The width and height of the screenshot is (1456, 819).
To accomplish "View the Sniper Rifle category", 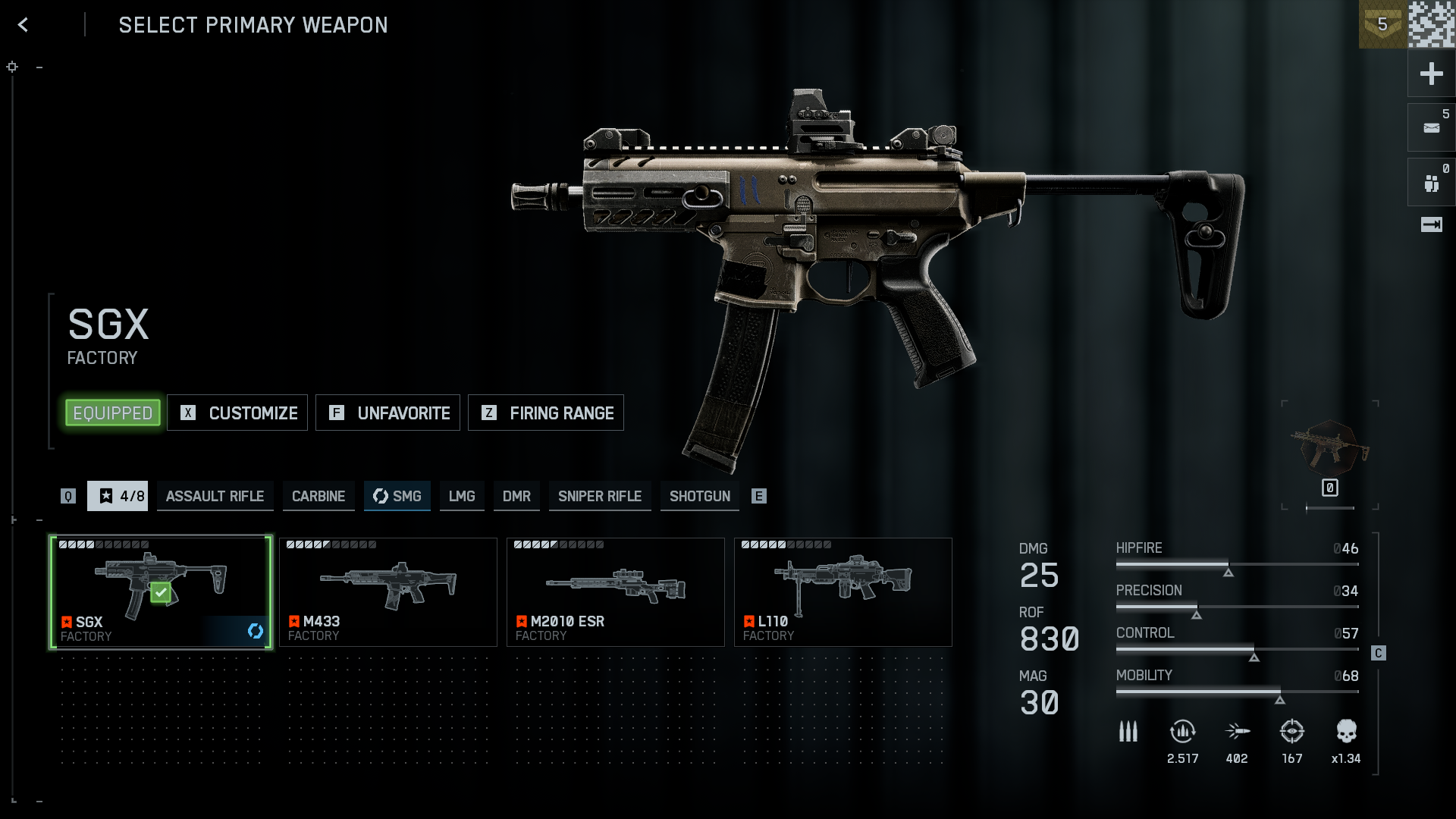I will pos(600,496).
